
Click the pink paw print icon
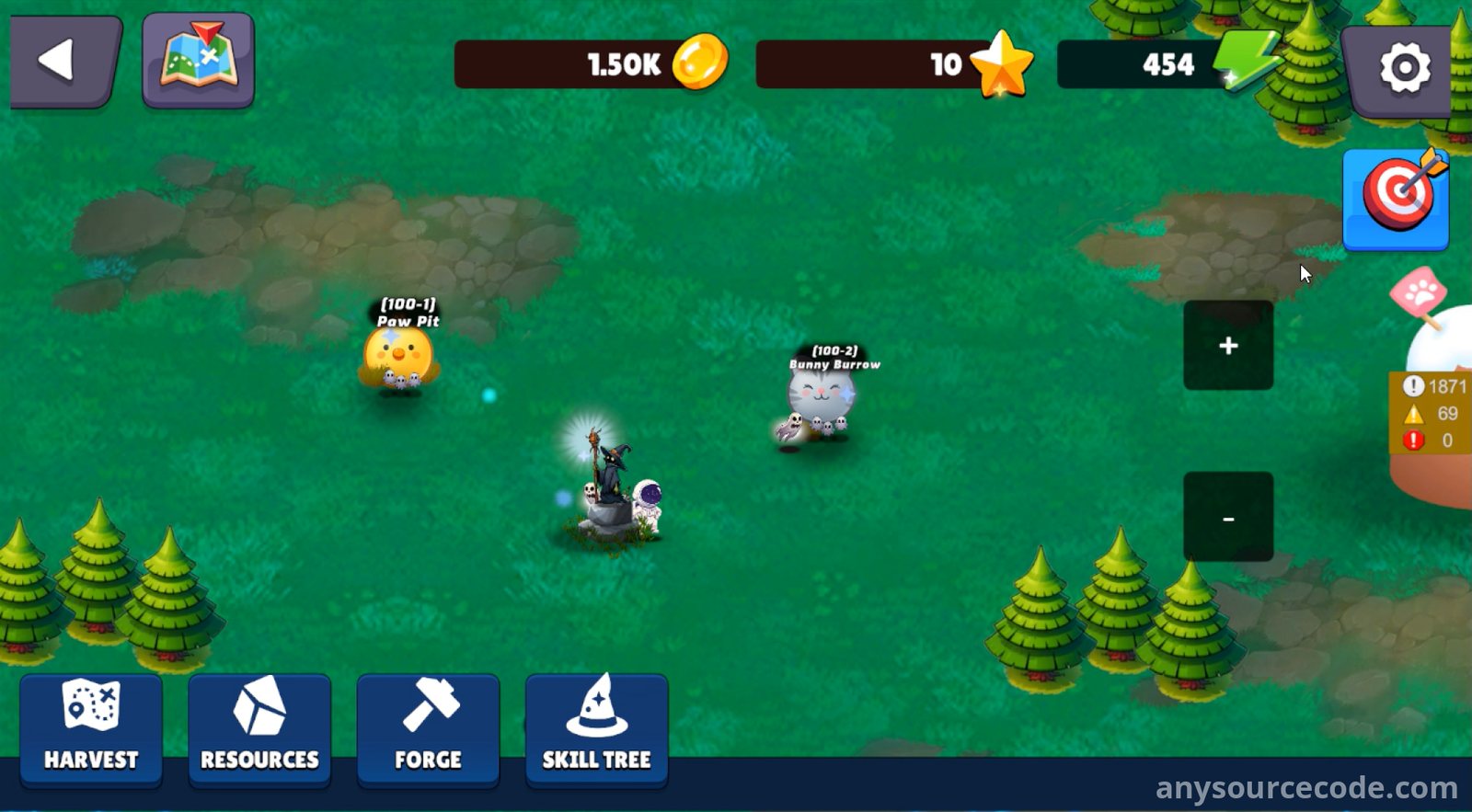coord(1419,294)
